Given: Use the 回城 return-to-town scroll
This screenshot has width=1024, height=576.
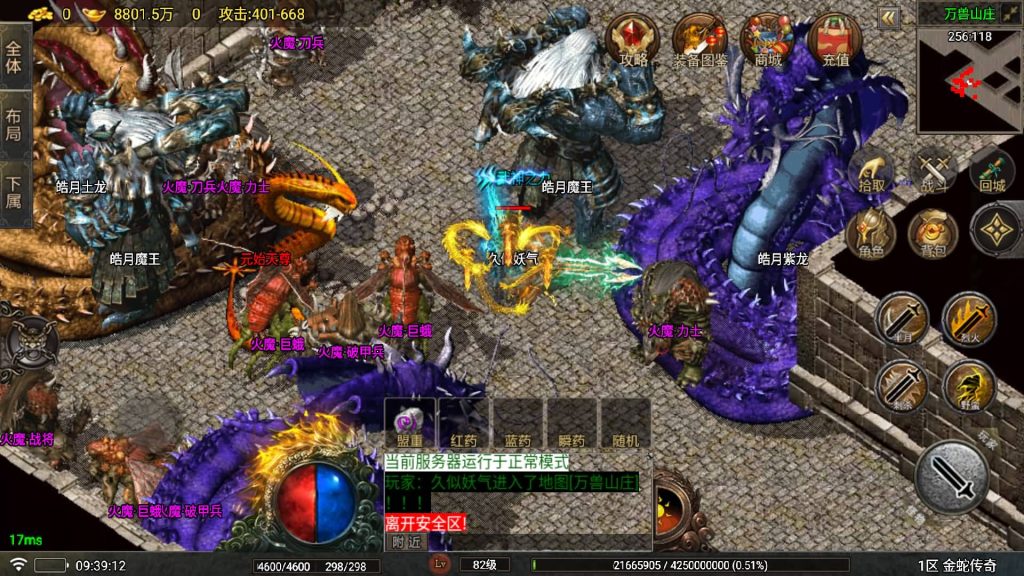Looking at the screenshot, I should coord(992,173).
